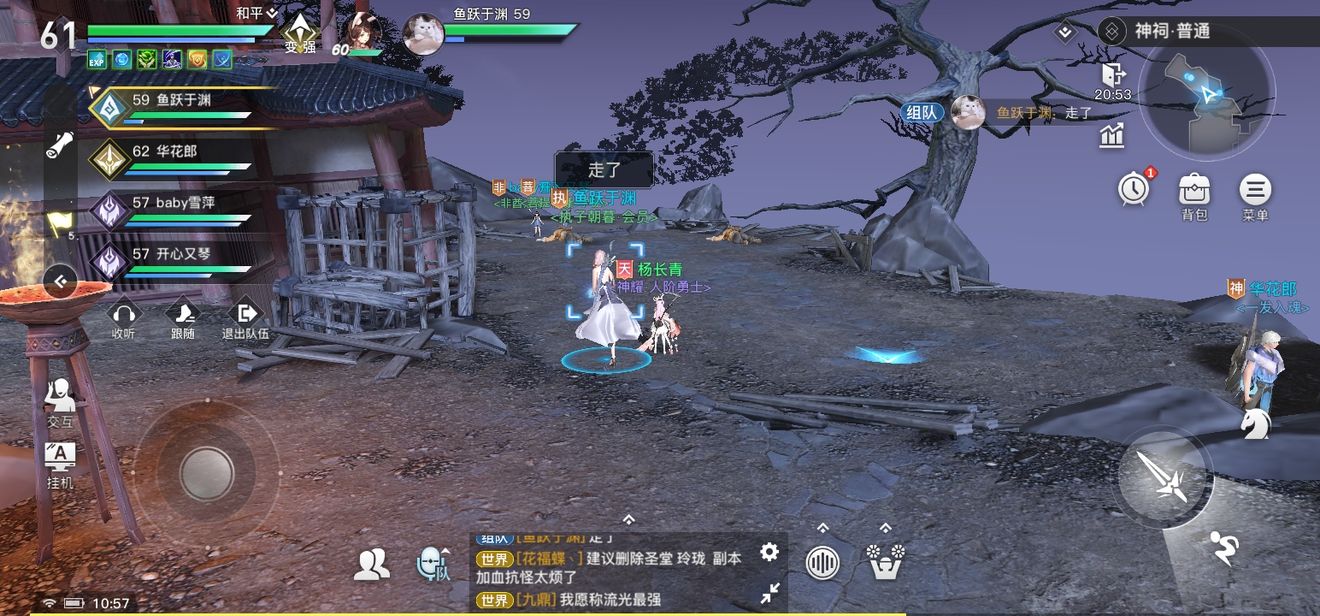1320x616 pixels.
Task: Open the minimap
Action: [1207, 97]
